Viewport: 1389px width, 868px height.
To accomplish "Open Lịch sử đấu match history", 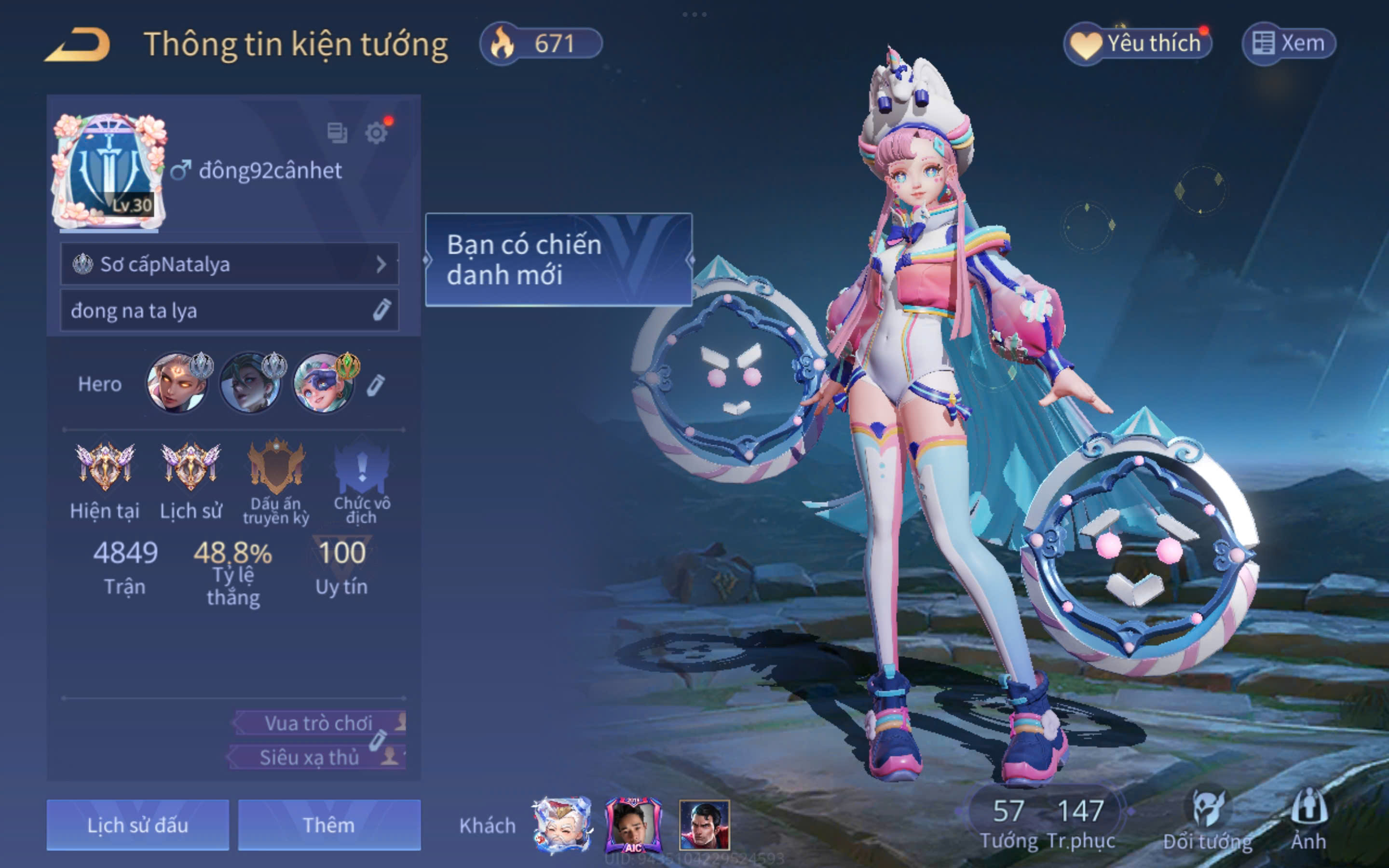I will [138, 825].
